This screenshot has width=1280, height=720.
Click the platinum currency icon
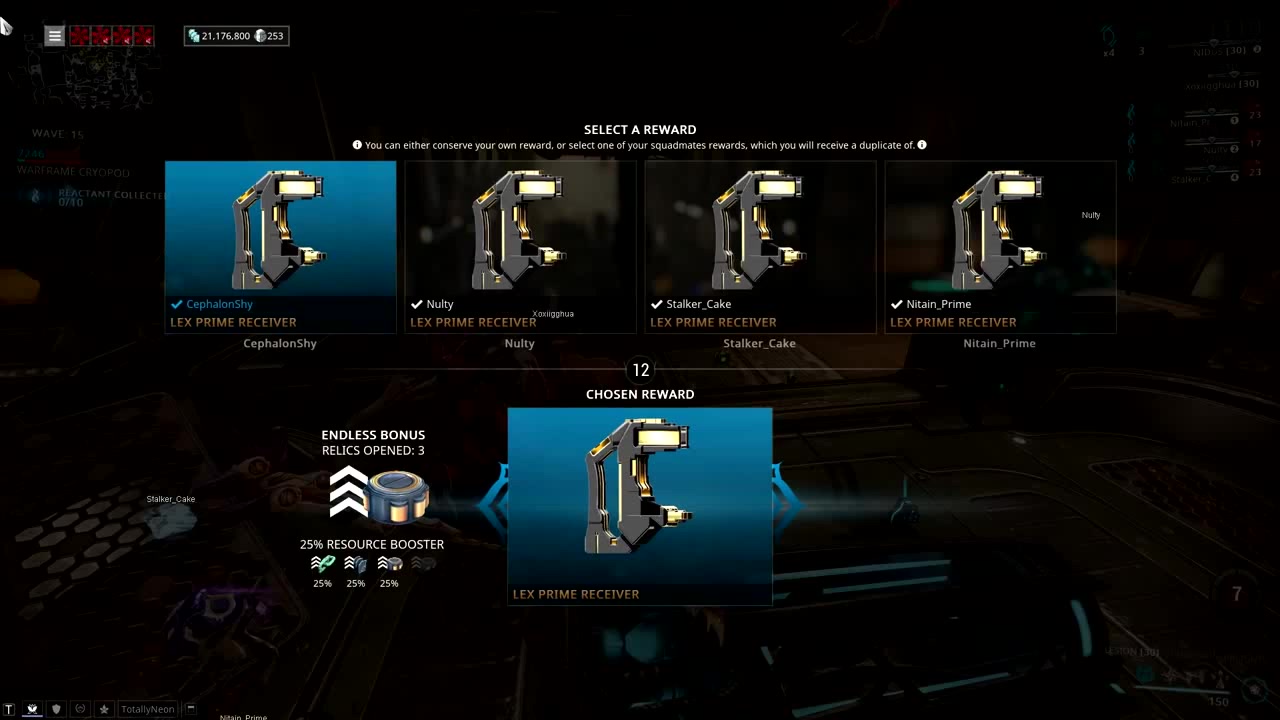[260, 35]
